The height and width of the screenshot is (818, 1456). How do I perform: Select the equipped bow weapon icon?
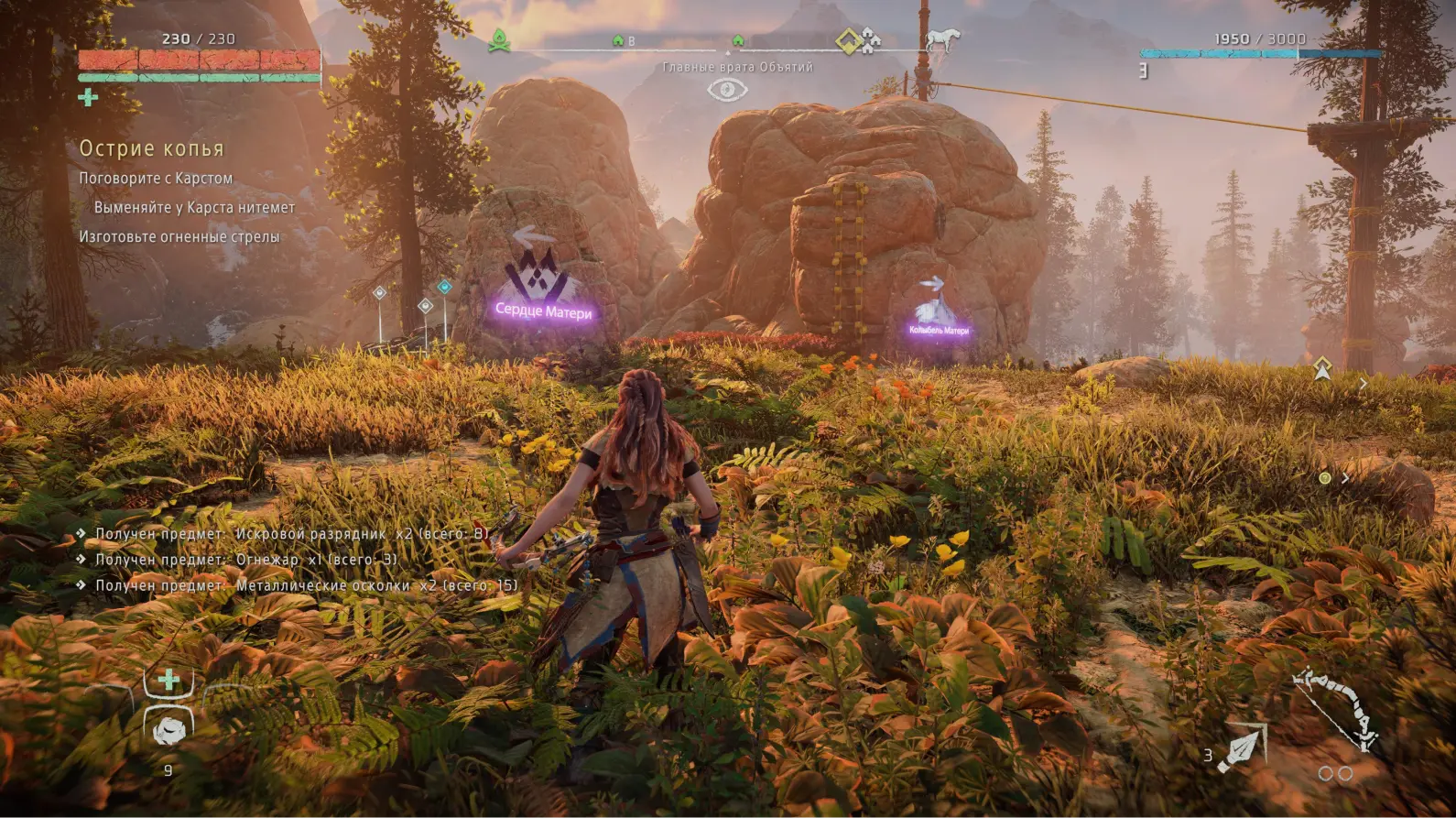click(1336, 709)
